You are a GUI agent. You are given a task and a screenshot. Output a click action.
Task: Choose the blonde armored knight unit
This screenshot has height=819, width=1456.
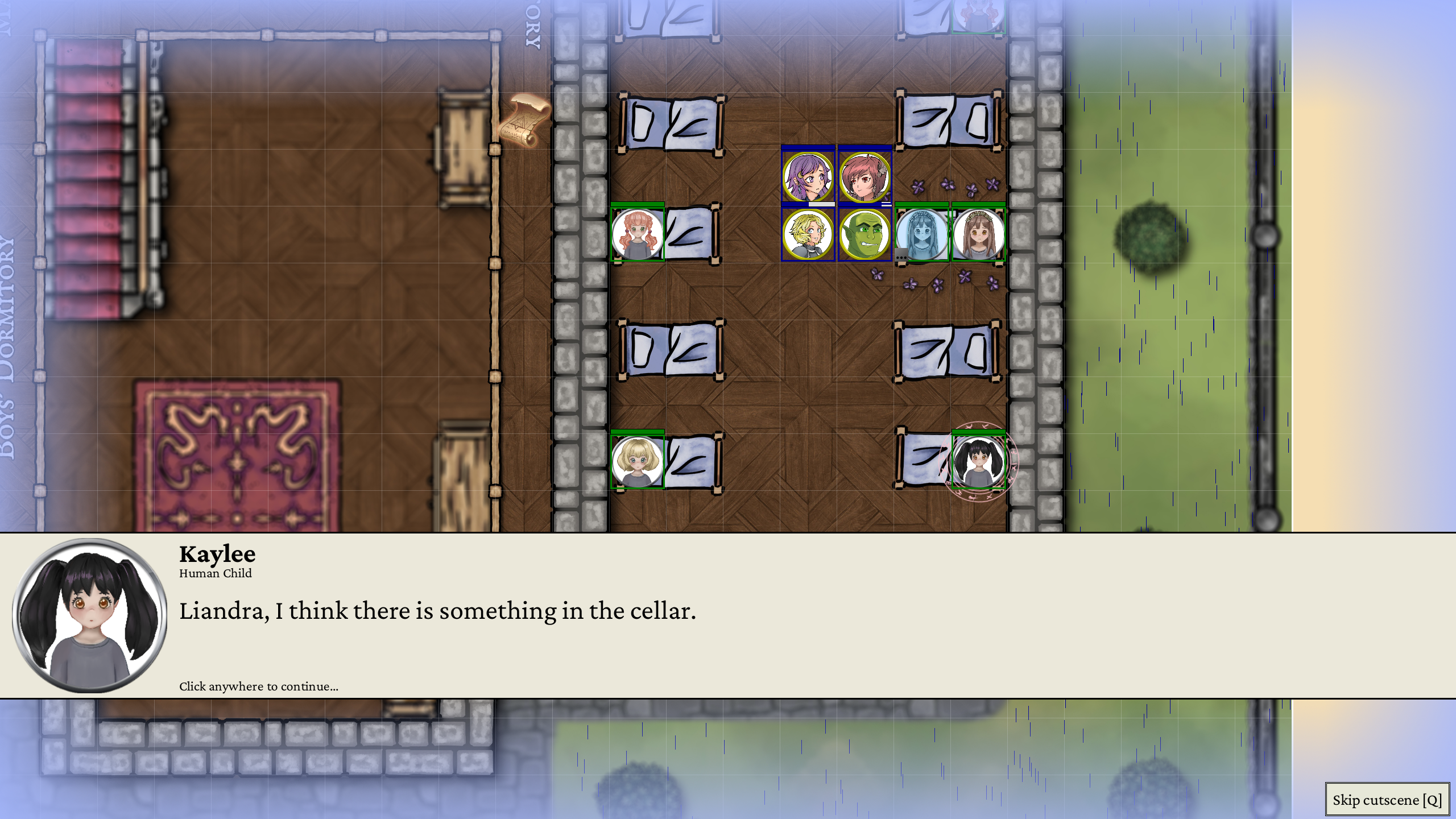pyautogui.click(x=808, y=234)
